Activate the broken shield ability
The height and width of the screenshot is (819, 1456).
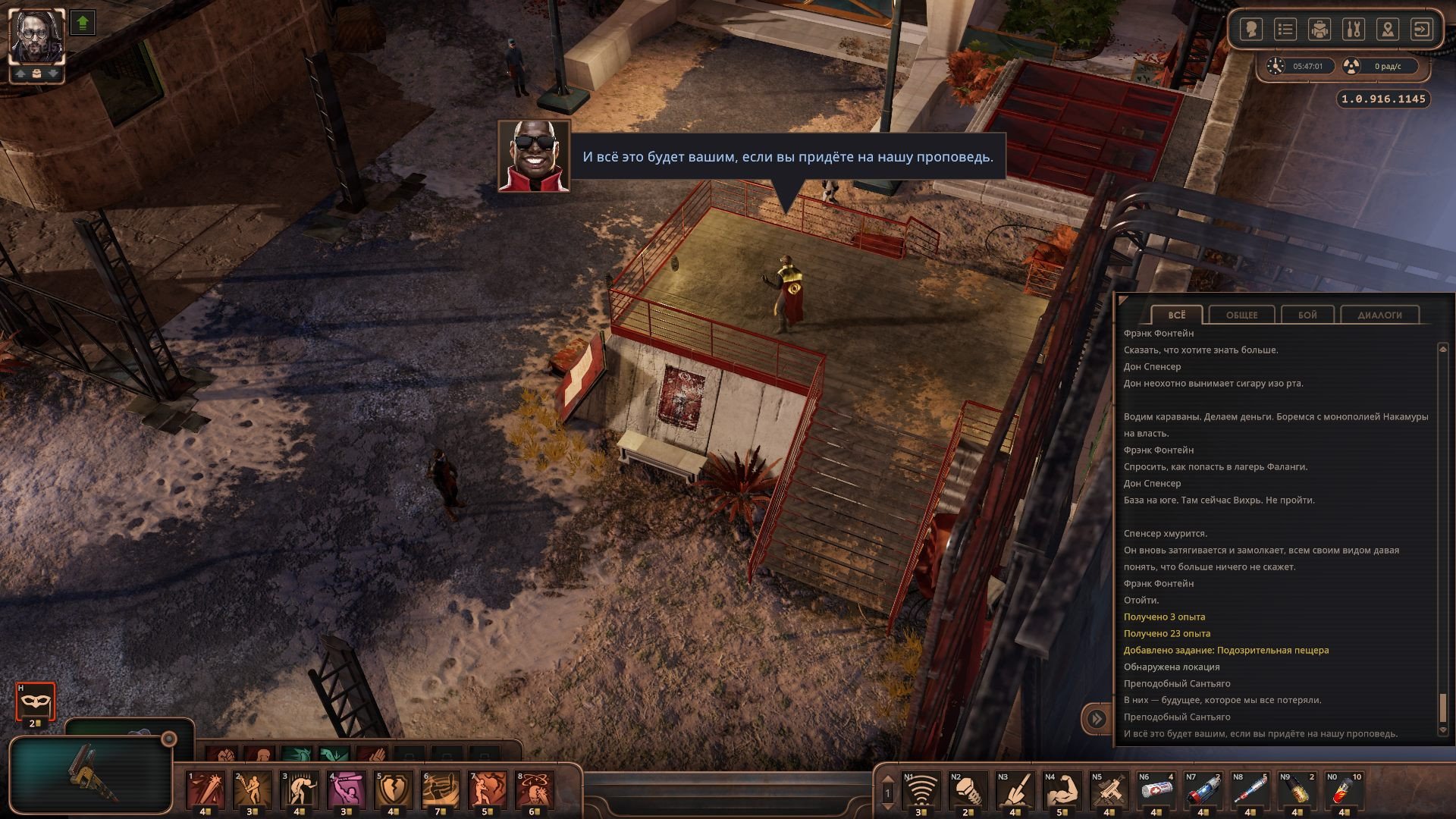pos(394,790)
